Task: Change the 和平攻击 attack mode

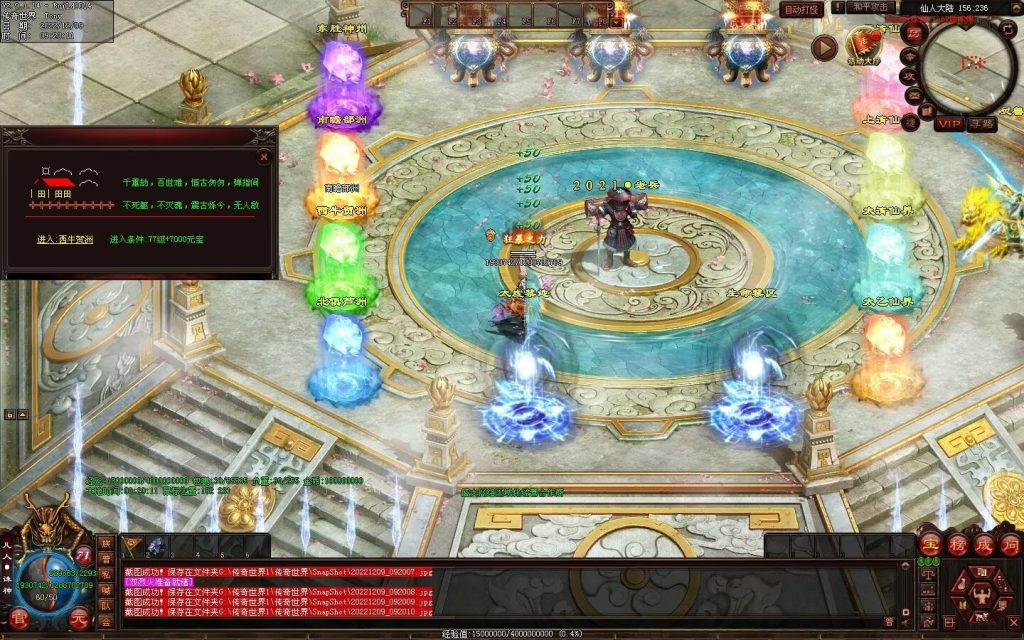Action: click(x=872, y=7)
